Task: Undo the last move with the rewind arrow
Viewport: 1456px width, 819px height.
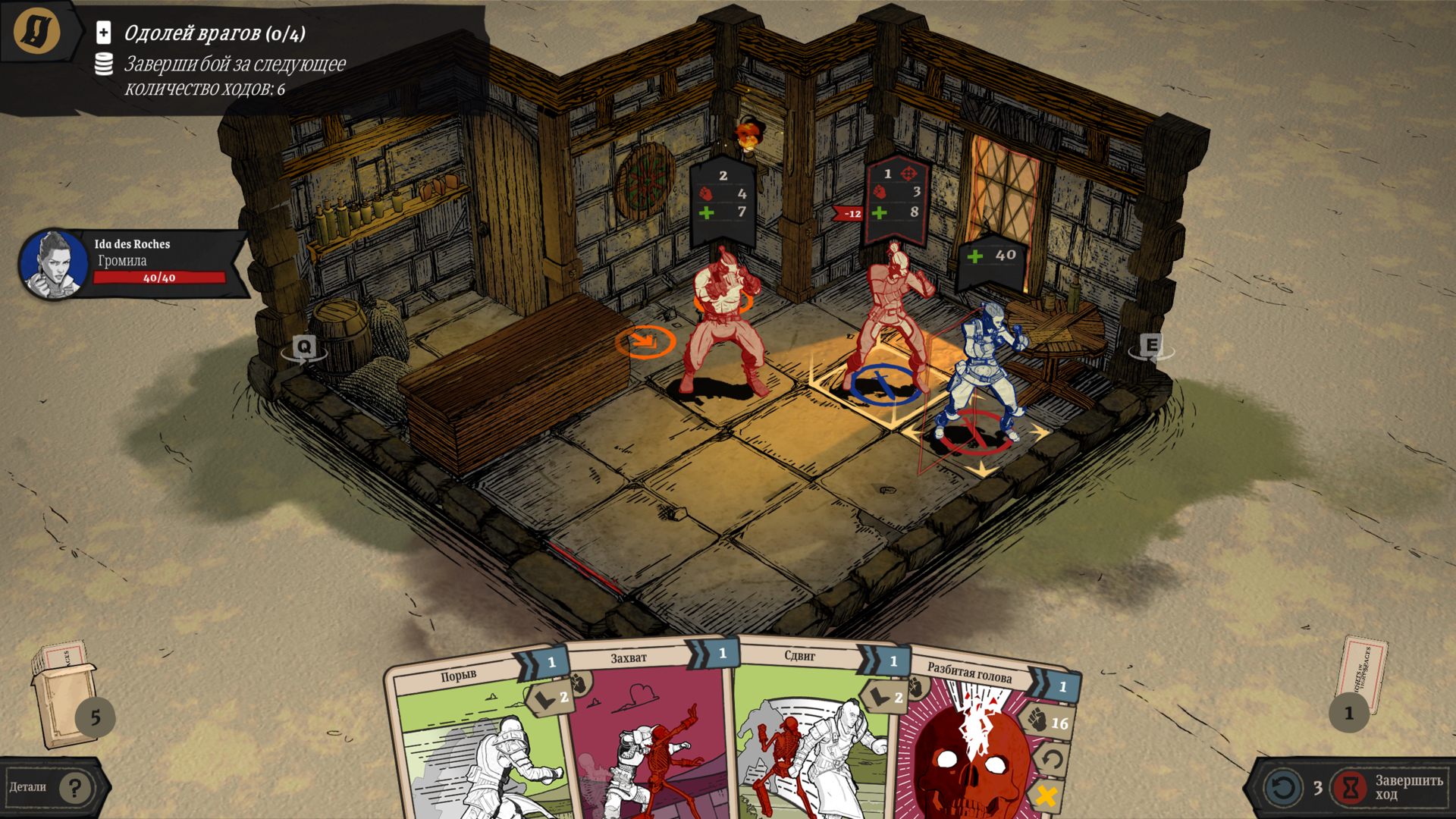Action: (x=1283, y=787)
